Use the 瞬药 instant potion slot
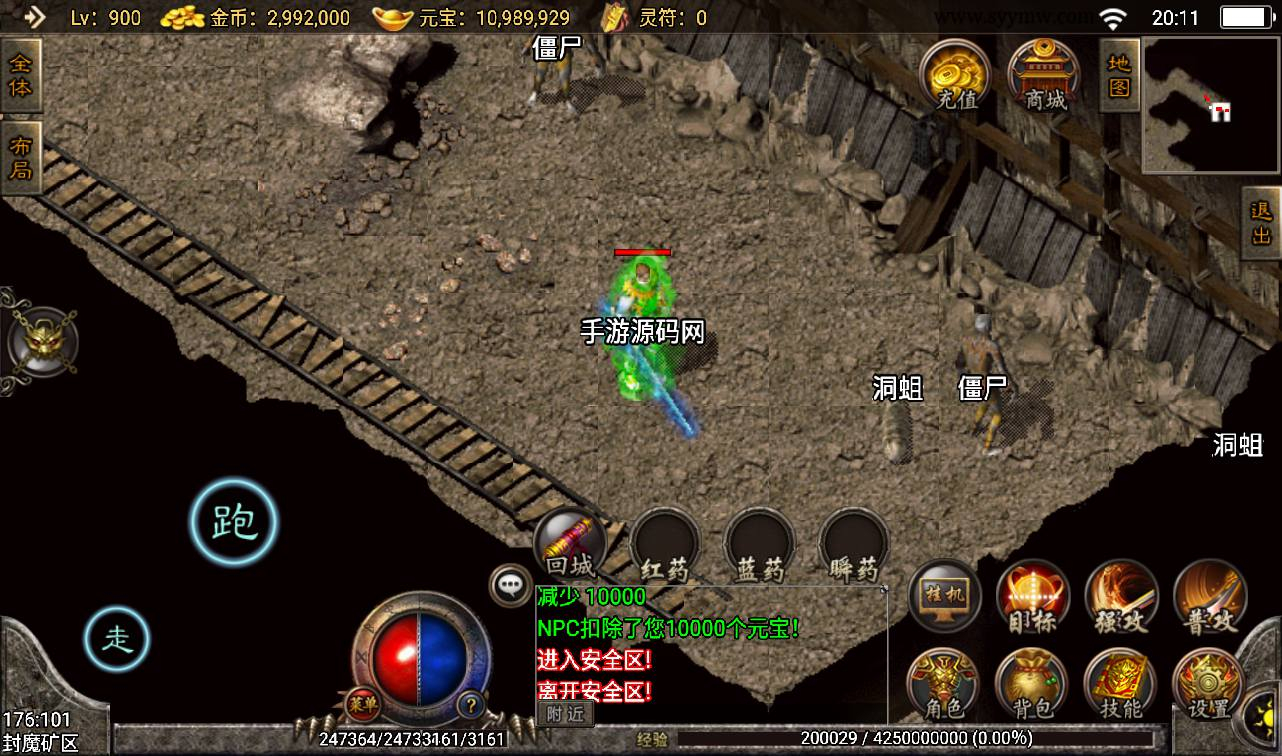 pos(853,545)
